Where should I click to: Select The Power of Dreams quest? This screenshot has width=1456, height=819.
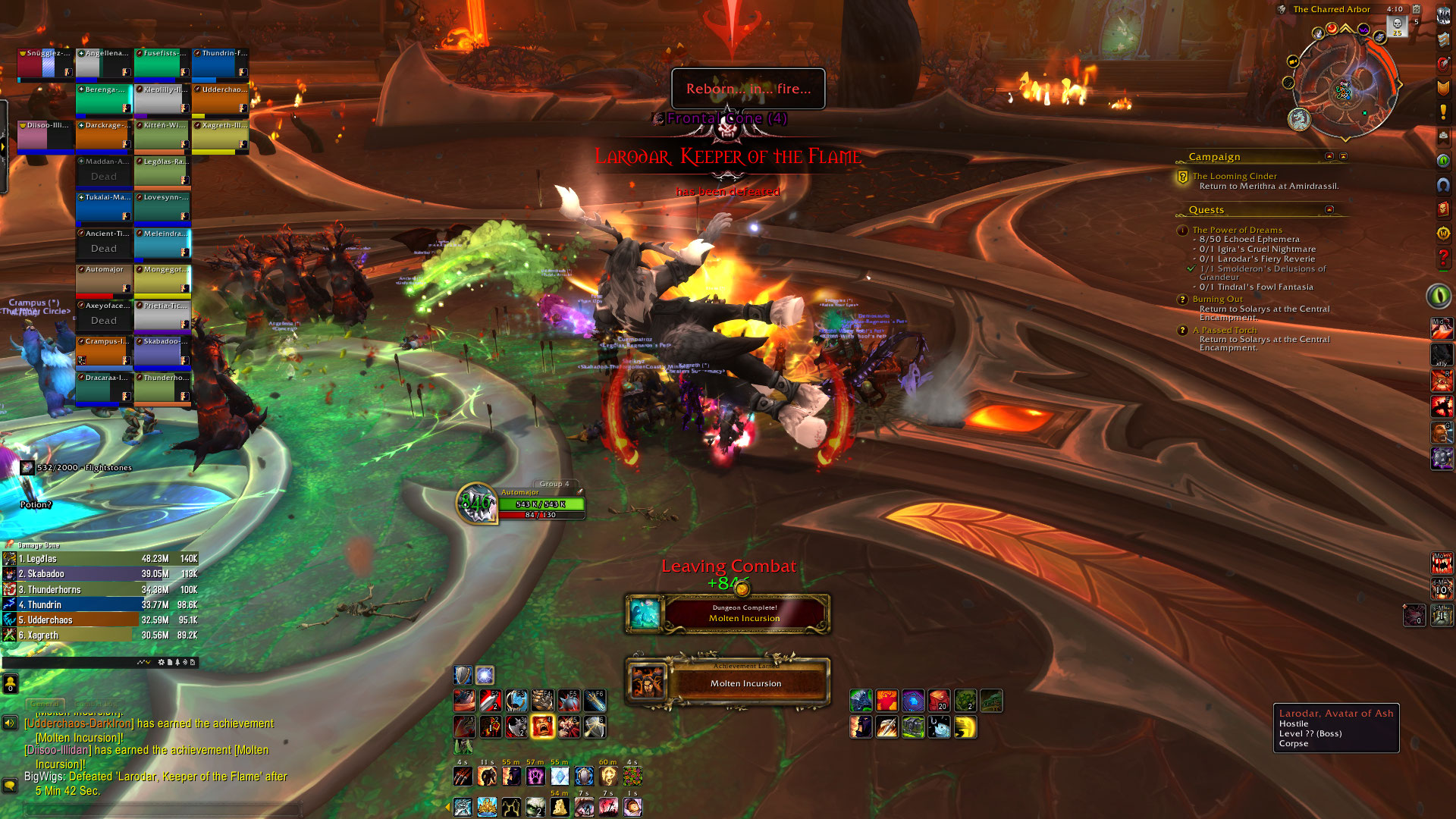[x=1237, y=230]
